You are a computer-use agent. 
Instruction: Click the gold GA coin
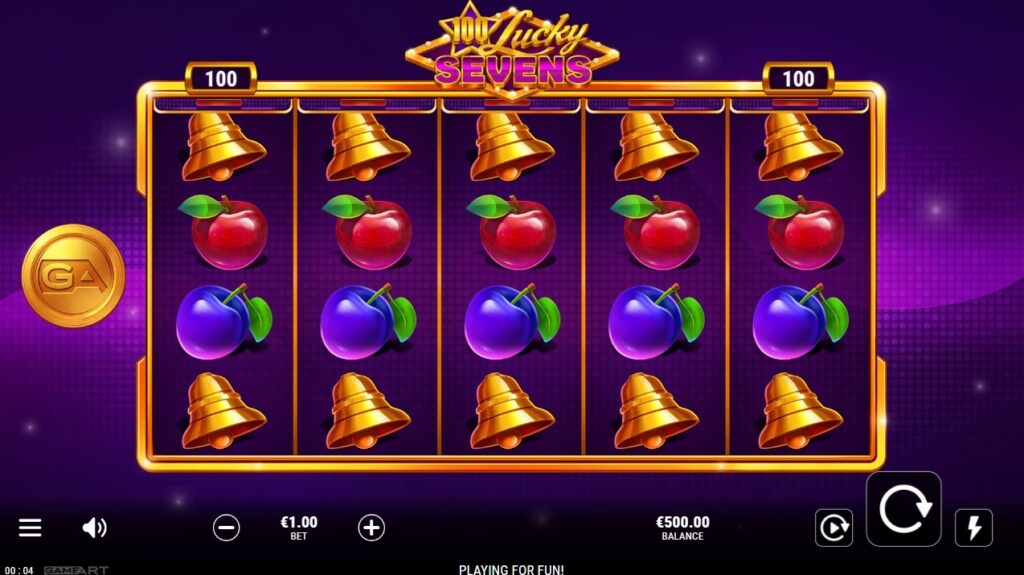click(x=72, y=275)
